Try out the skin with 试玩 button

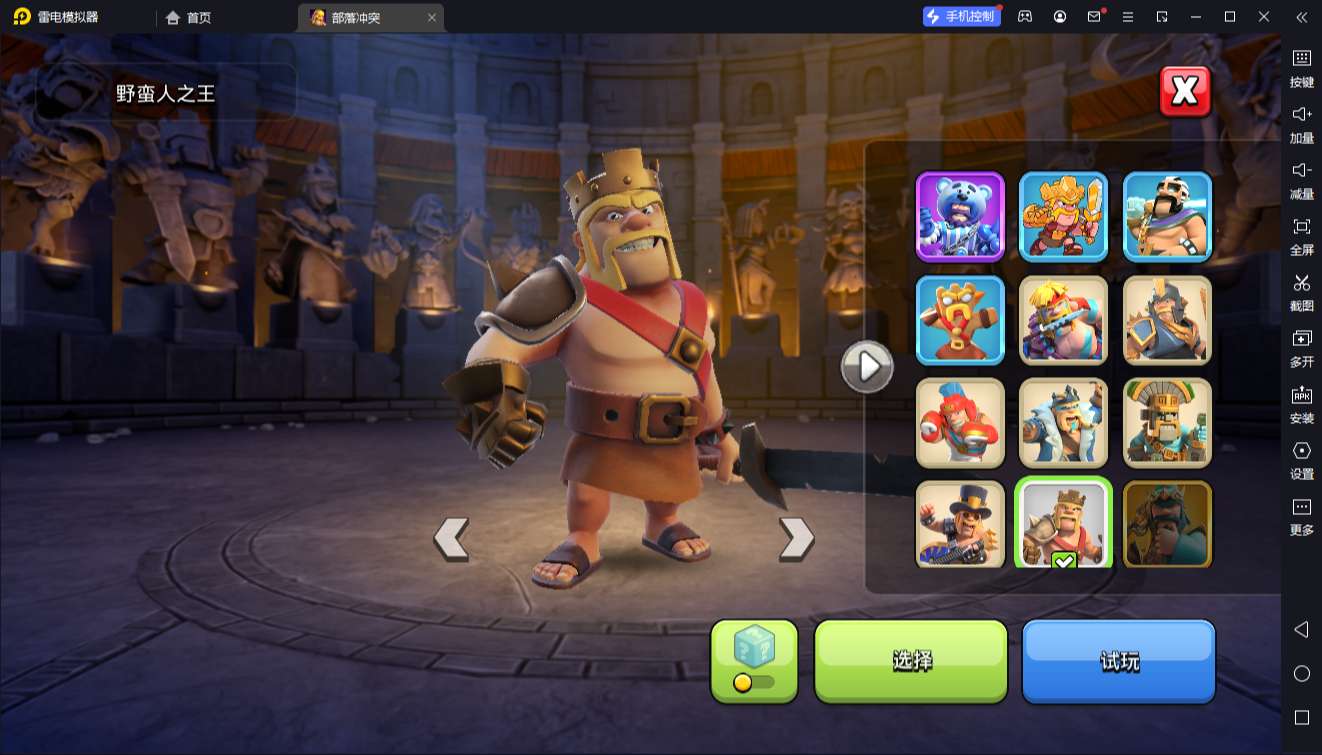1118,661
